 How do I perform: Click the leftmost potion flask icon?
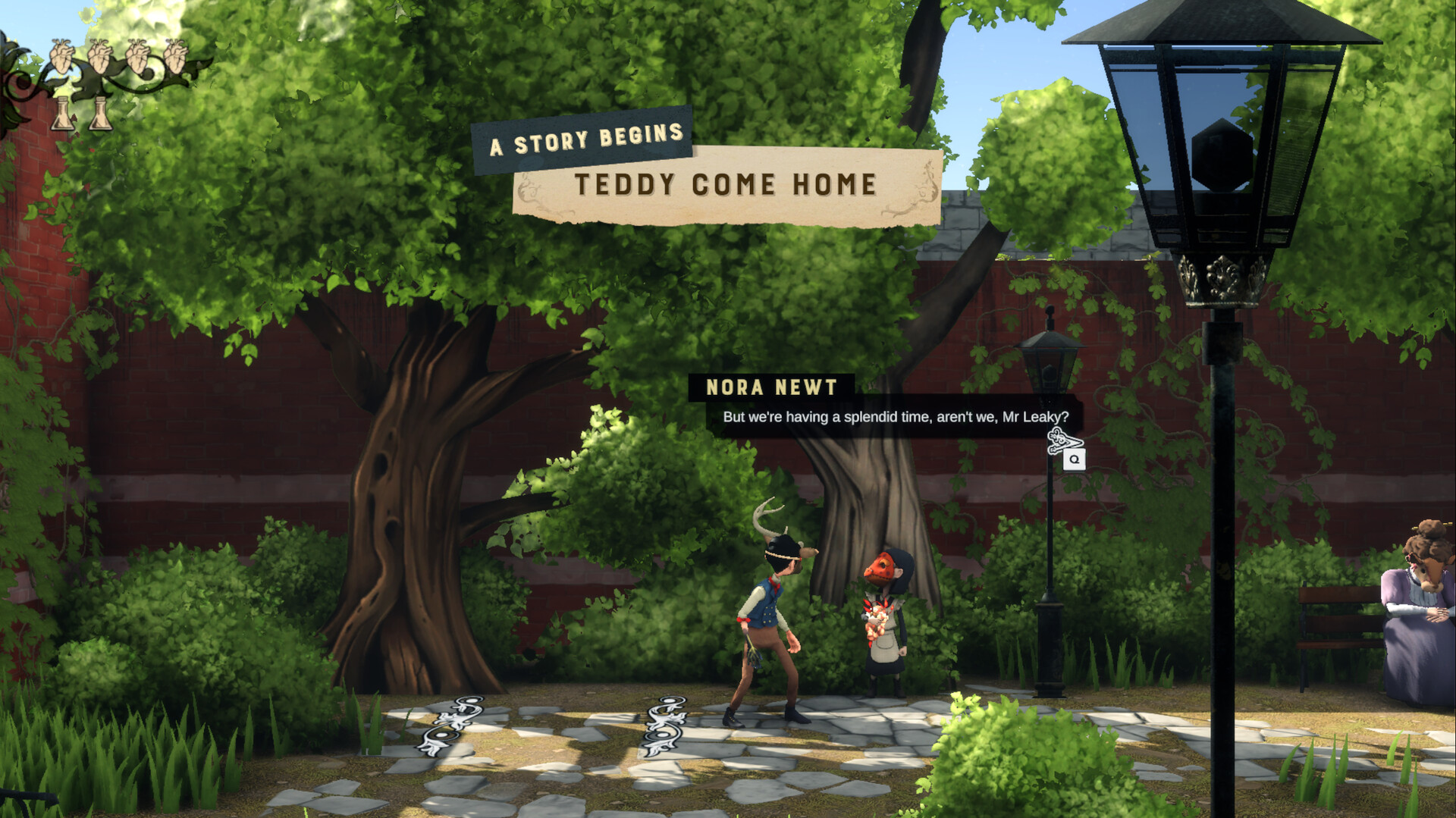[62, 114]
